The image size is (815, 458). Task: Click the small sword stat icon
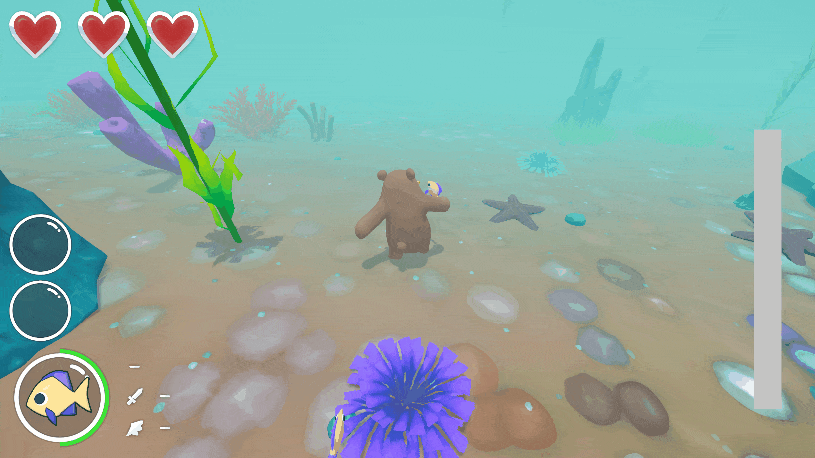pos(134,397)
